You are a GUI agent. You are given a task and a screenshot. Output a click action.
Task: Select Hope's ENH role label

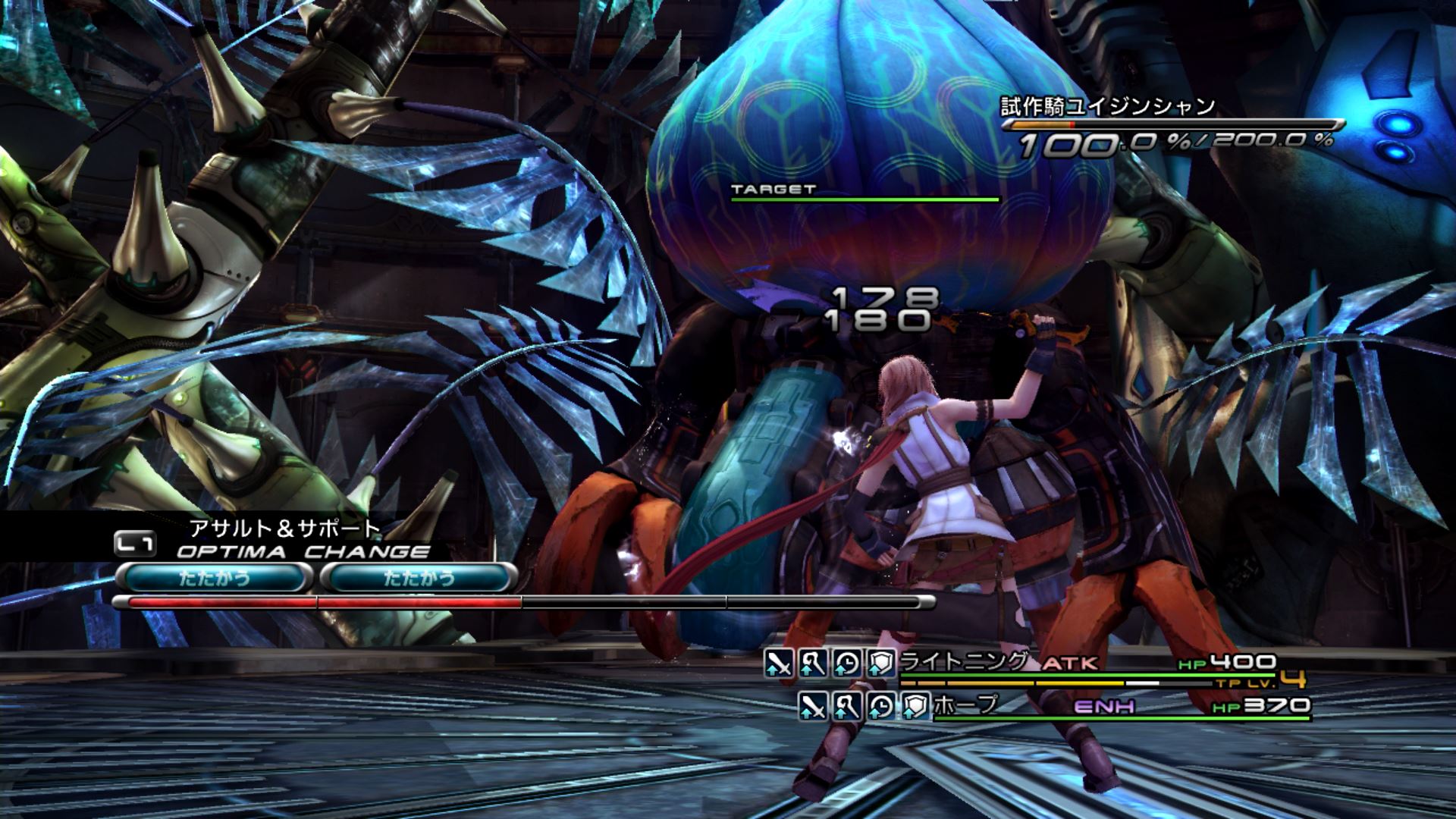[x=1104, y=707]
